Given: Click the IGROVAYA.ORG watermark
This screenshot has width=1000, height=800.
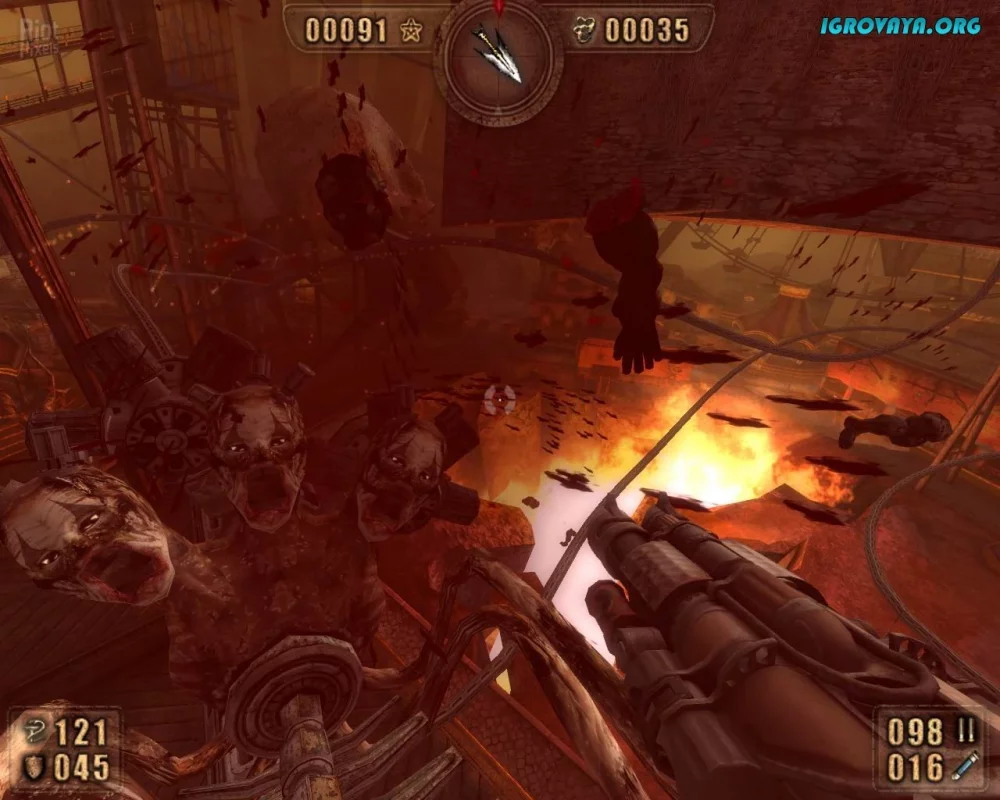Looking at the screenshot, I should (x=900, y=26).
